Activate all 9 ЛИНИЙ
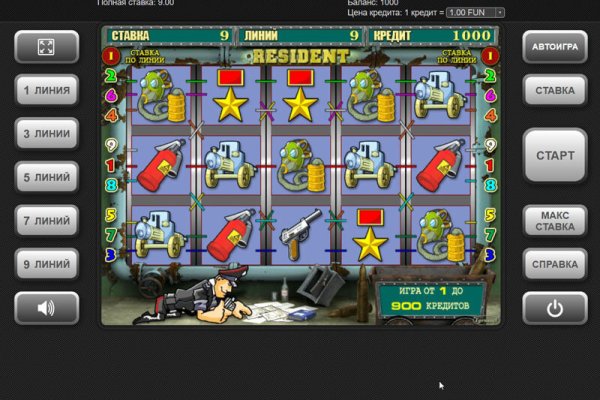 click(x=46, y=264)
